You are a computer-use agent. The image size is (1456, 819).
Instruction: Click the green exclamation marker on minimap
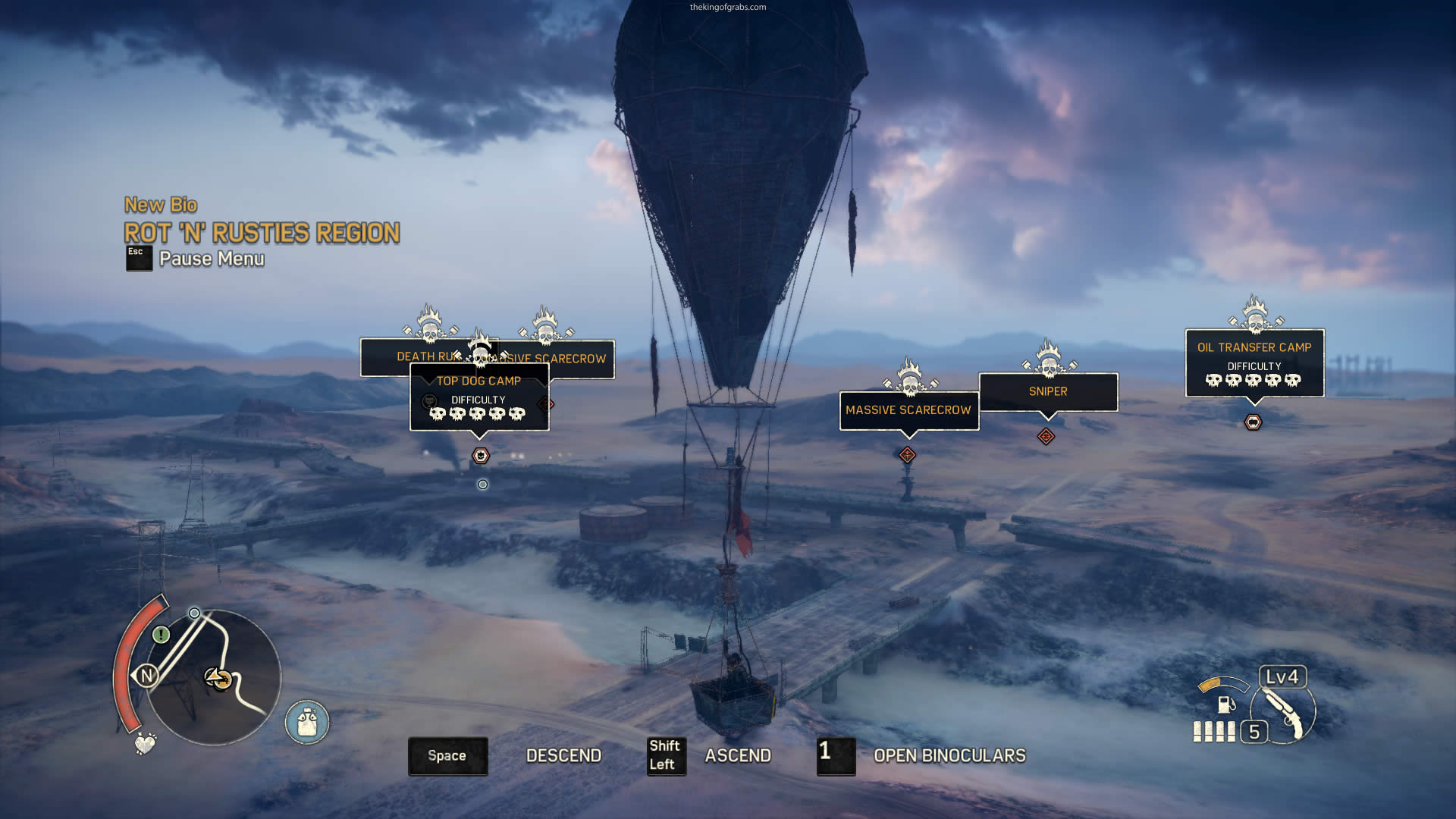click(161, 634)
